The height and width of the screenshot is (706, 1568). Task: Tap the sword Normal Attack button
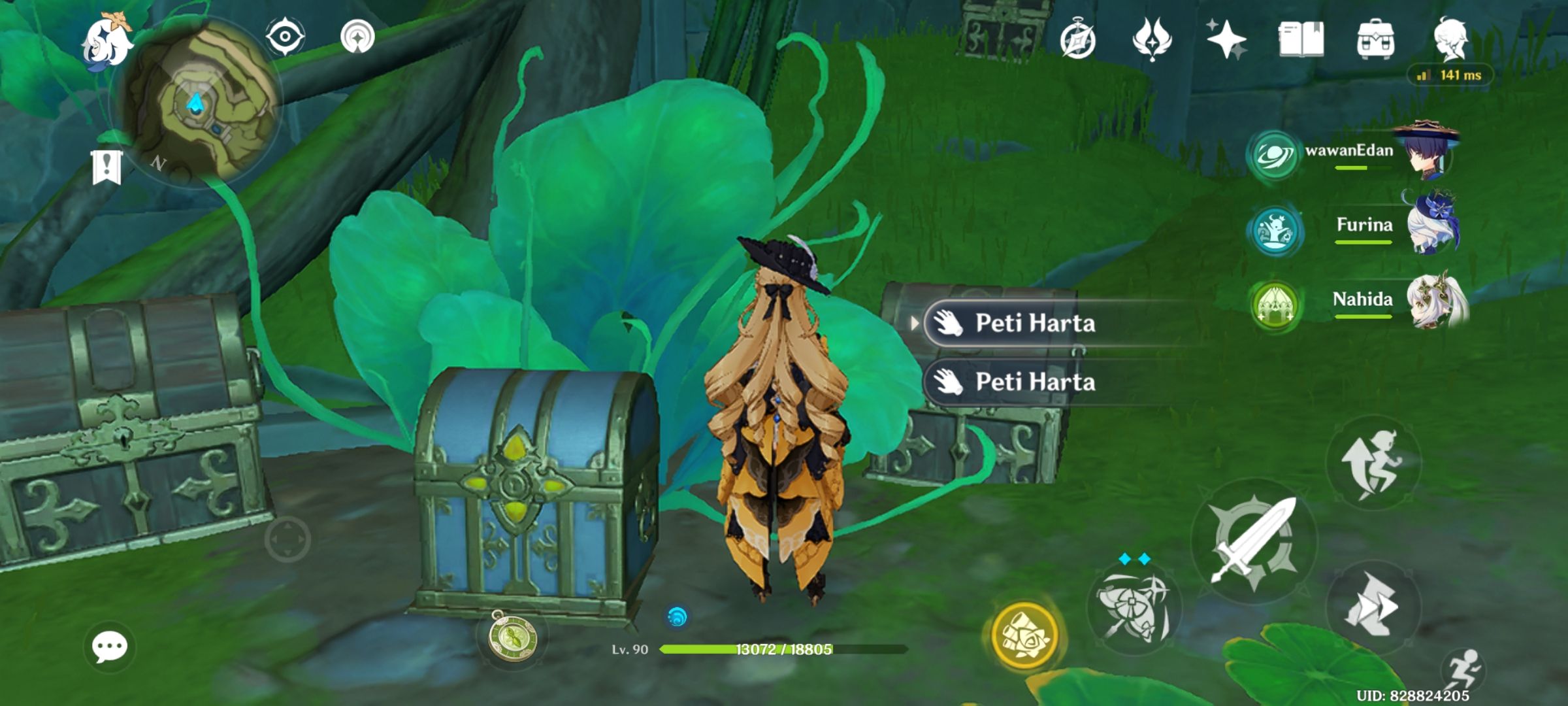click(x=1253, y=541)
